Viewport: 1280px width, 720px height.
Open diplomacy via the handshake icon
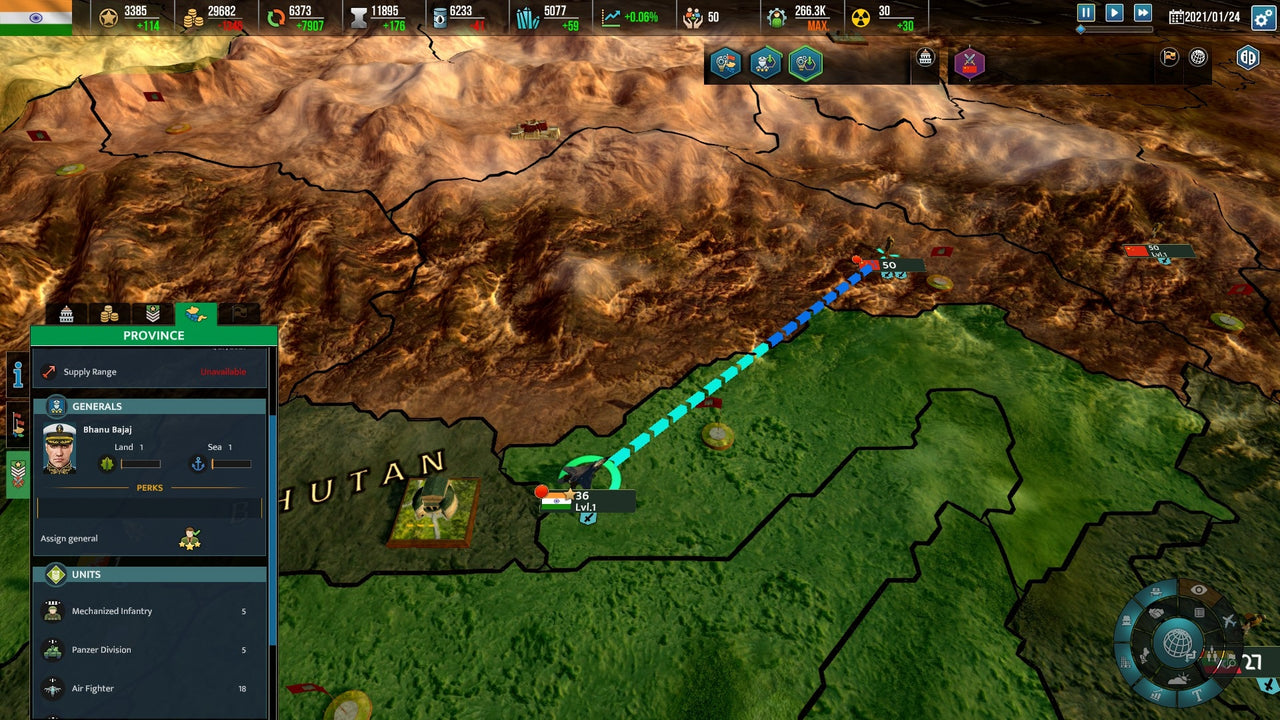pyautogui.click(x=1158, y=612)
